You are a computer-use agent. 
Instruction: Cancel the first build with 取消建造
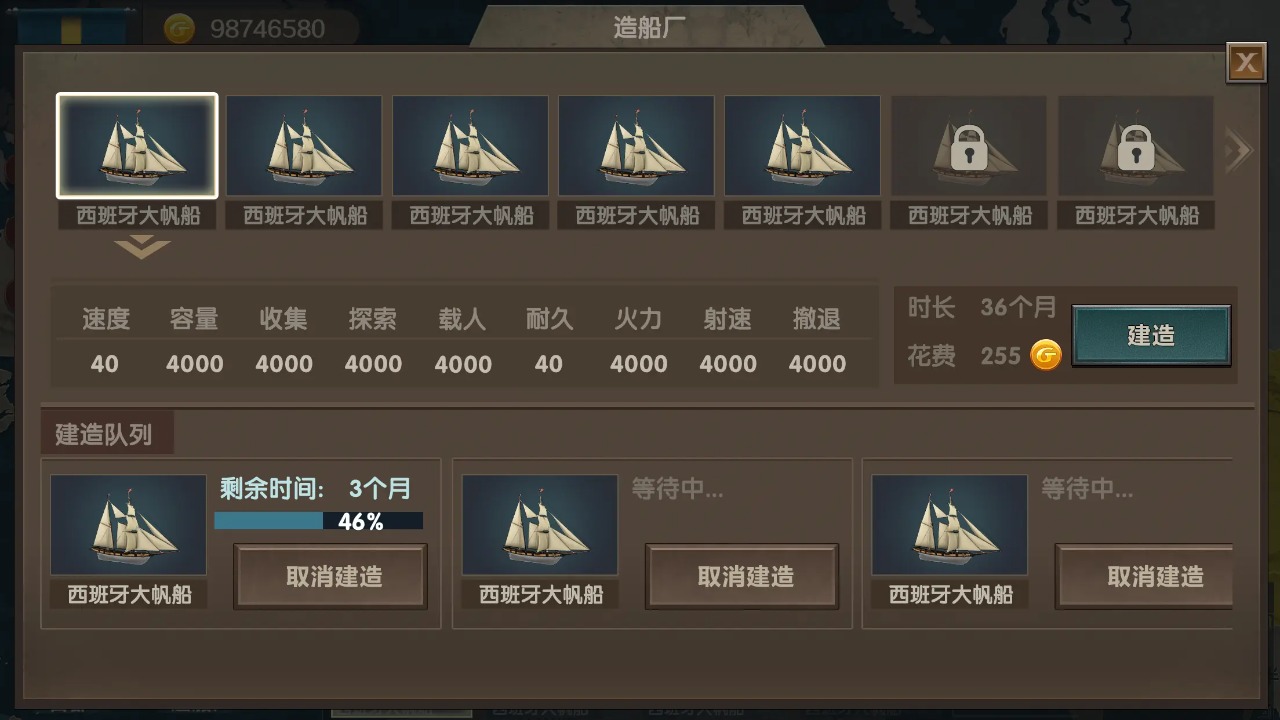(330, 576)
